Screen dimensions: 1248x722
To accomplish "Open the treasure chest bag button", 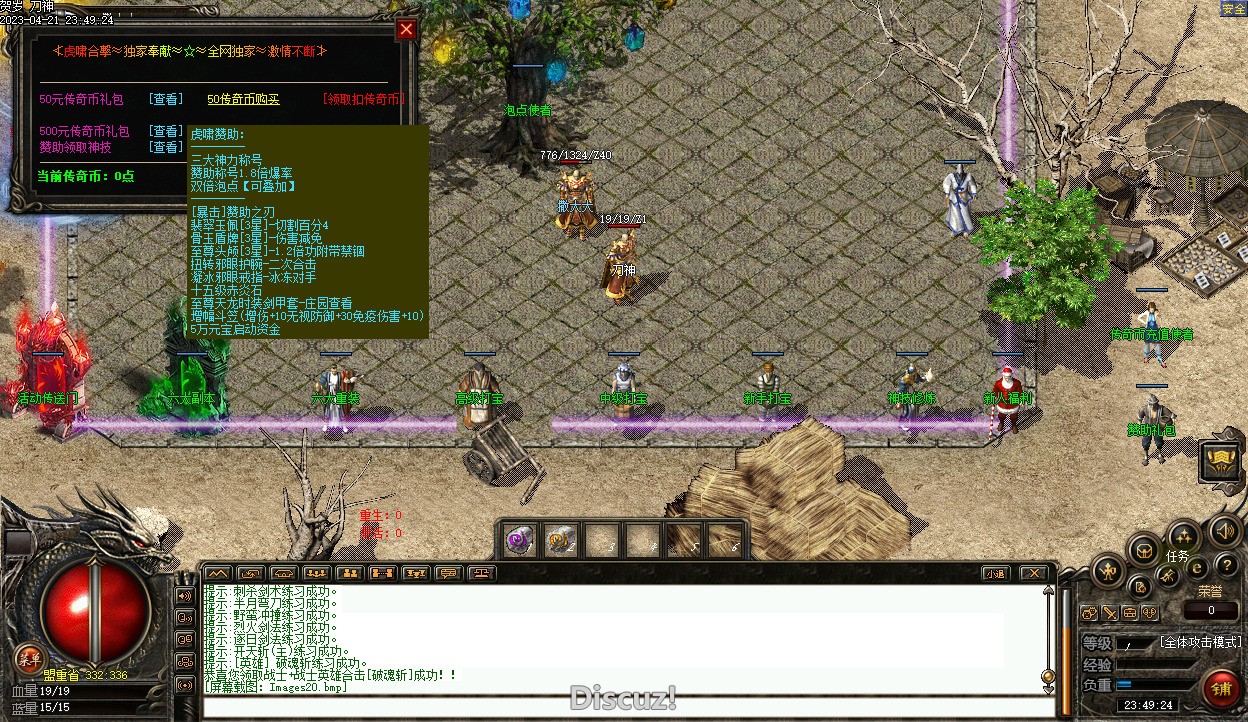I will [x=1143, y=549].
